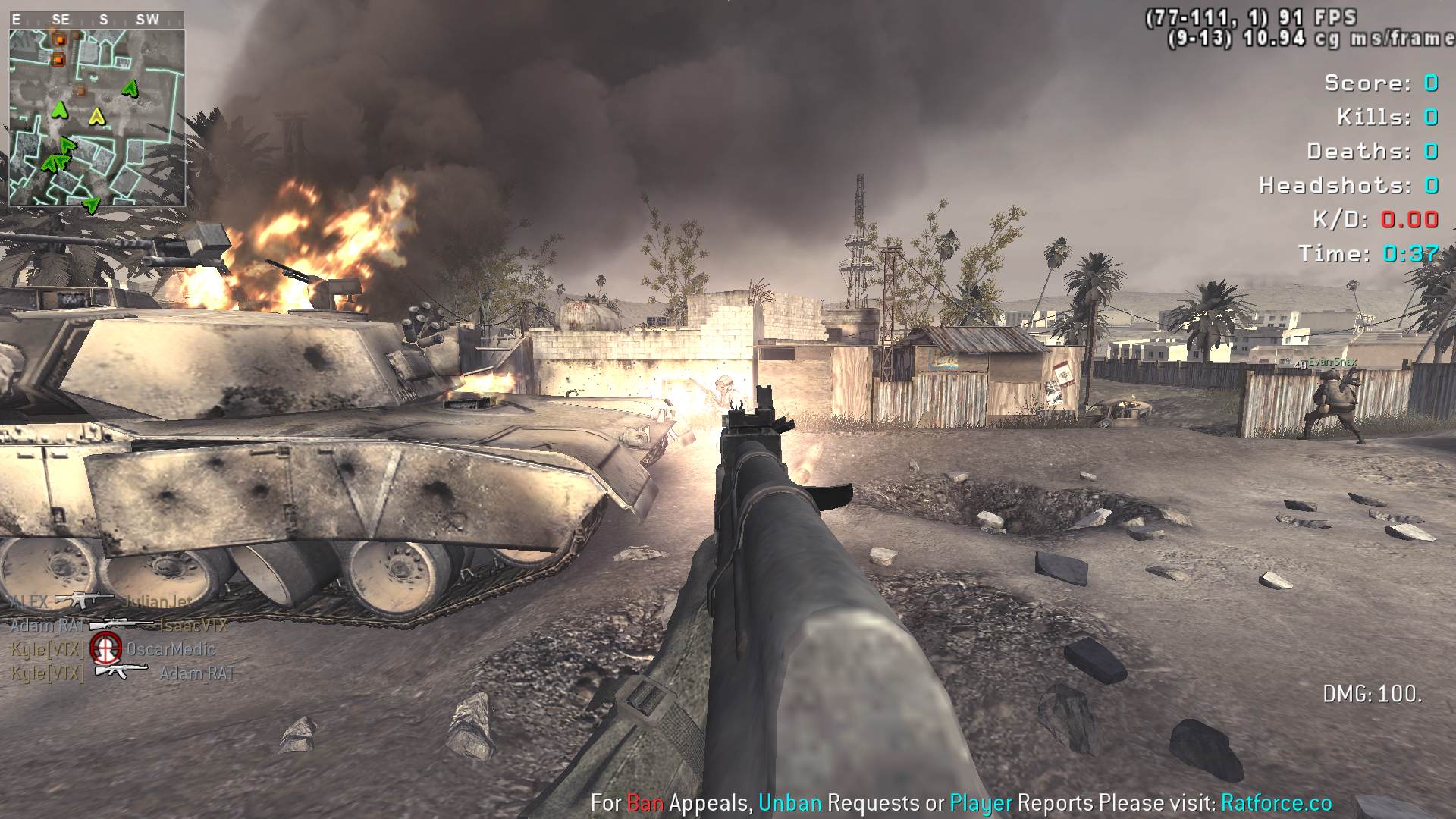Click the minimap in the corner
Image resolution: width=1456 pixels, height=819 pixels.
point(96,118)
